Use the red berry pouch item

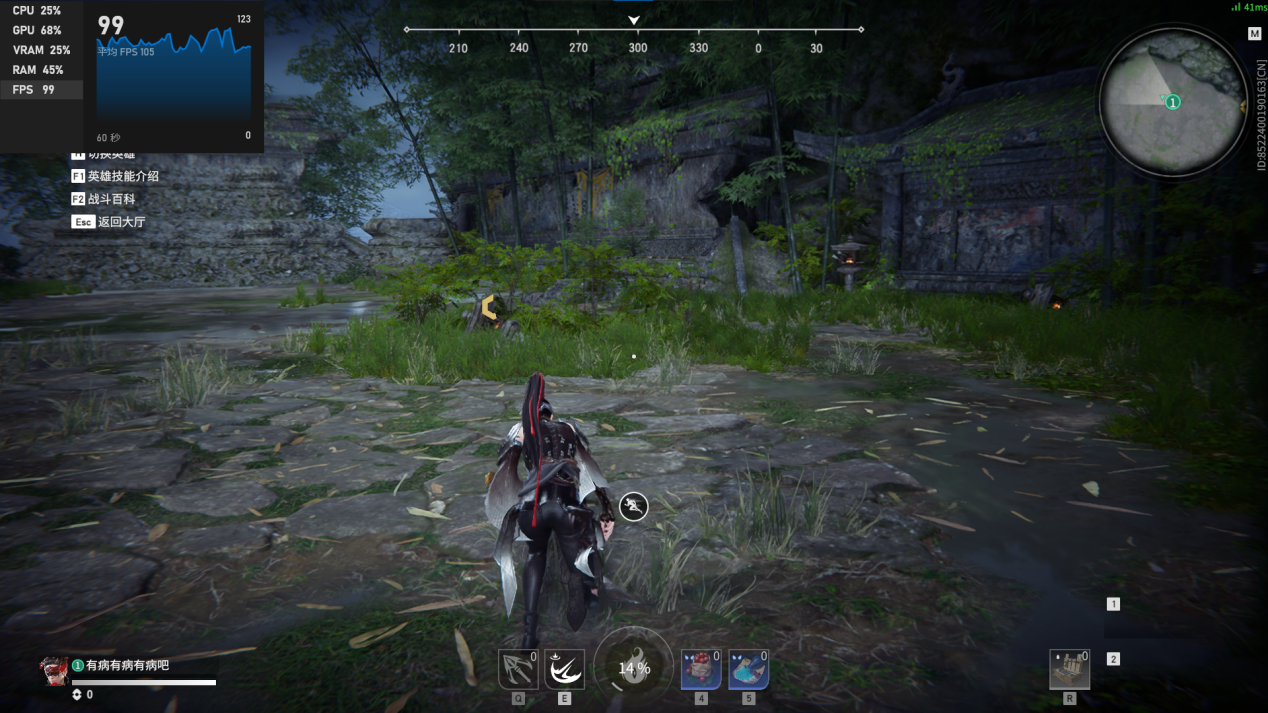(x=700, y=670)
